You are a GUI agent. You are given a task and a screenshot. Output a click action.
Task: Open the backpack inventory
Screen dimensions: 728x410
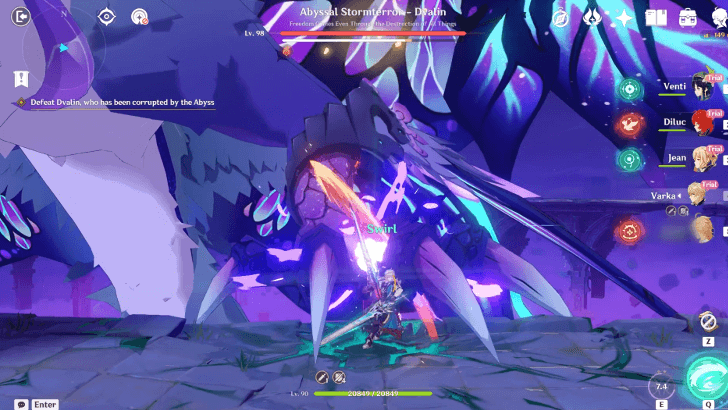688,17
